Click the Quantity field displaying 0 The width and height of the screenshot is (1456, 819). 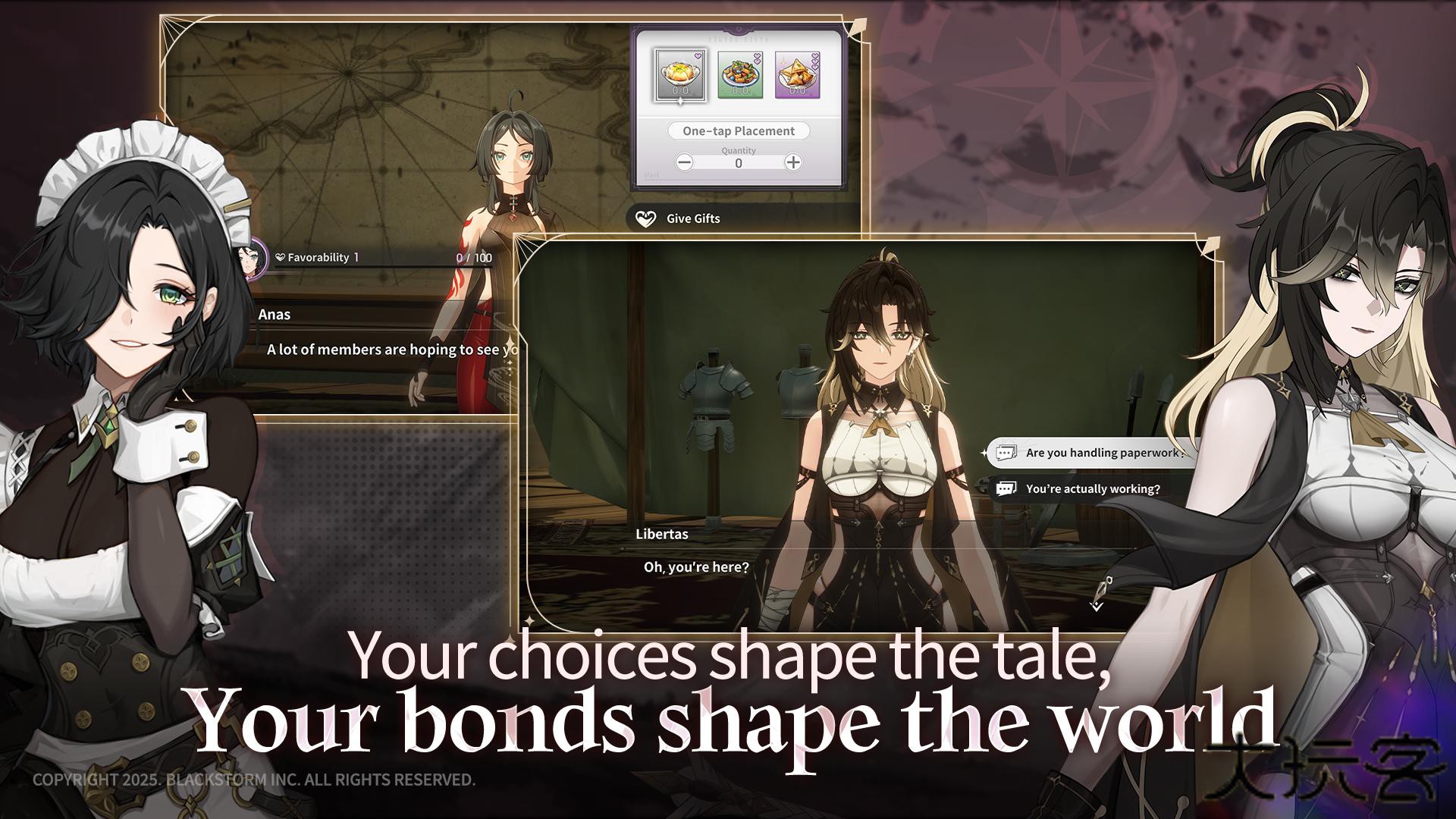point(739,162)
